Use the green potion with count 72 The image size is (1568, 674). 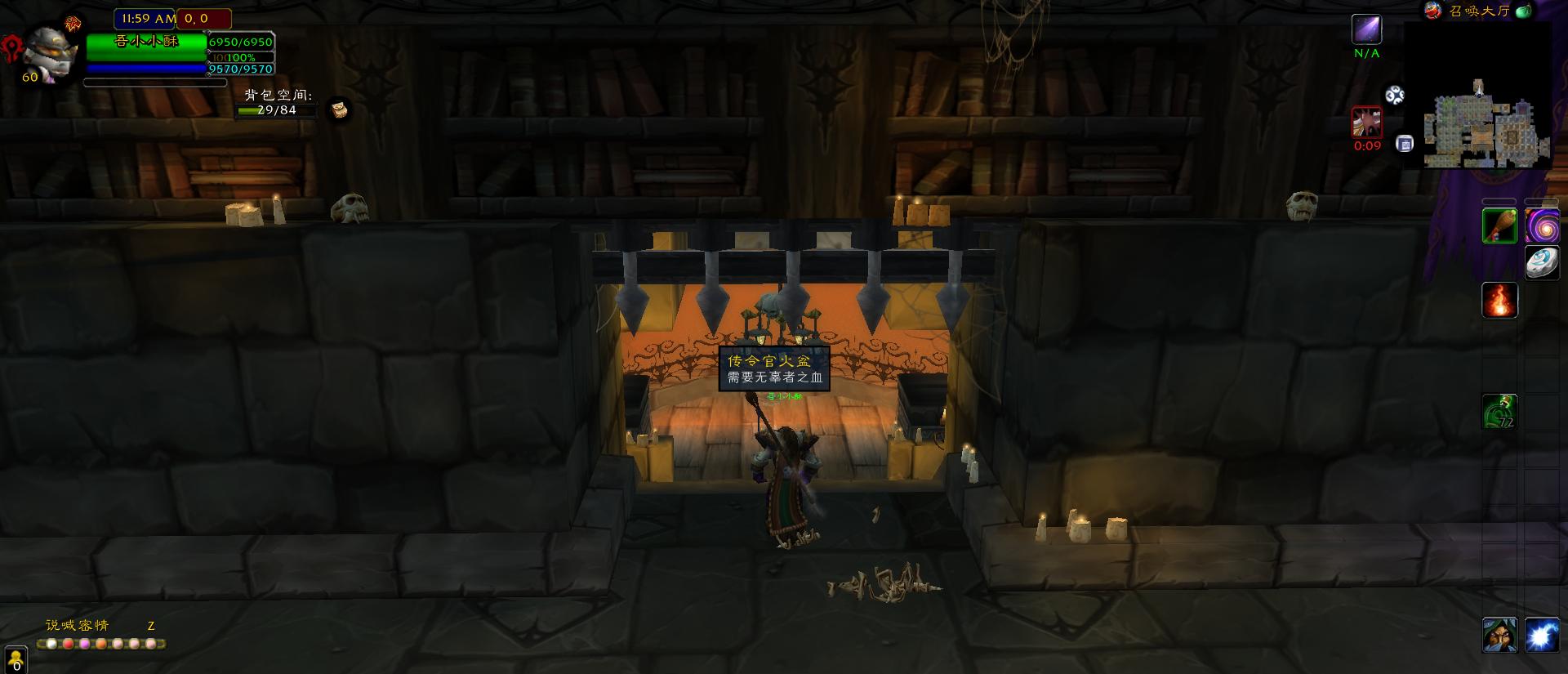pos(1499,411)
